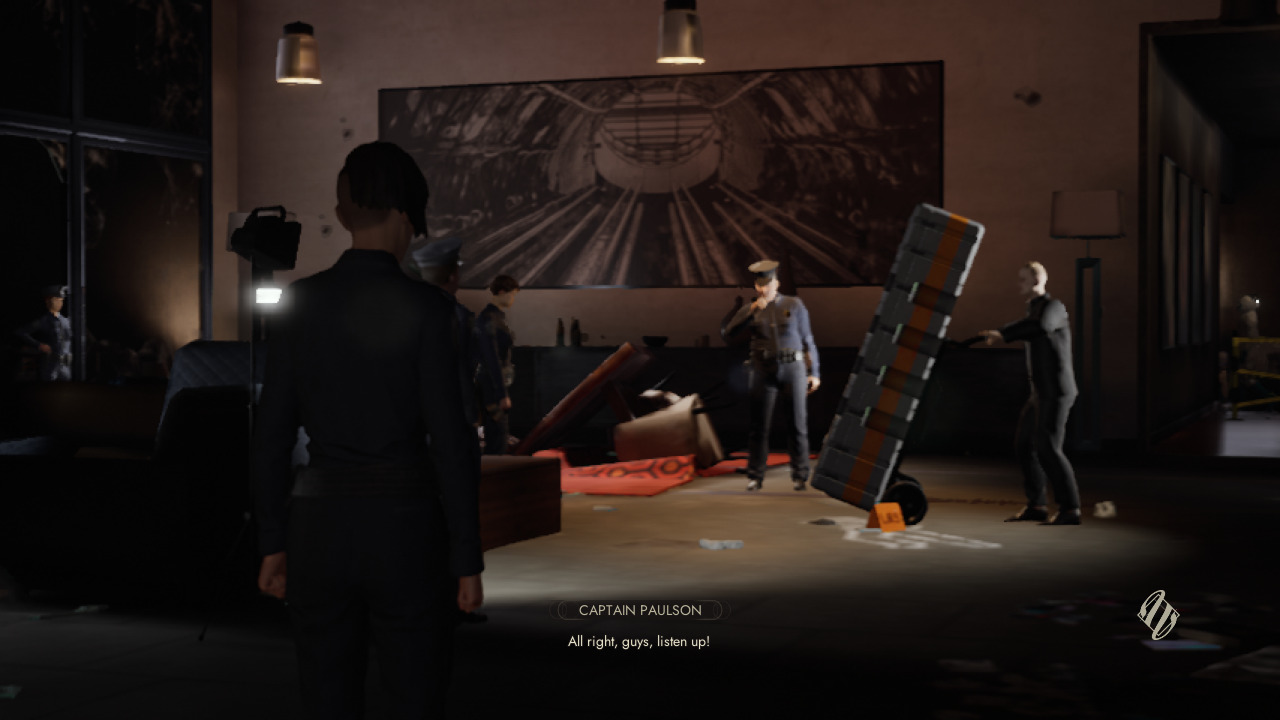Image resolution: width=1280 pixels, height=720 pixels.
Task: Click the subtitle text to advance dialogue
Action: (x=638, y=641)
